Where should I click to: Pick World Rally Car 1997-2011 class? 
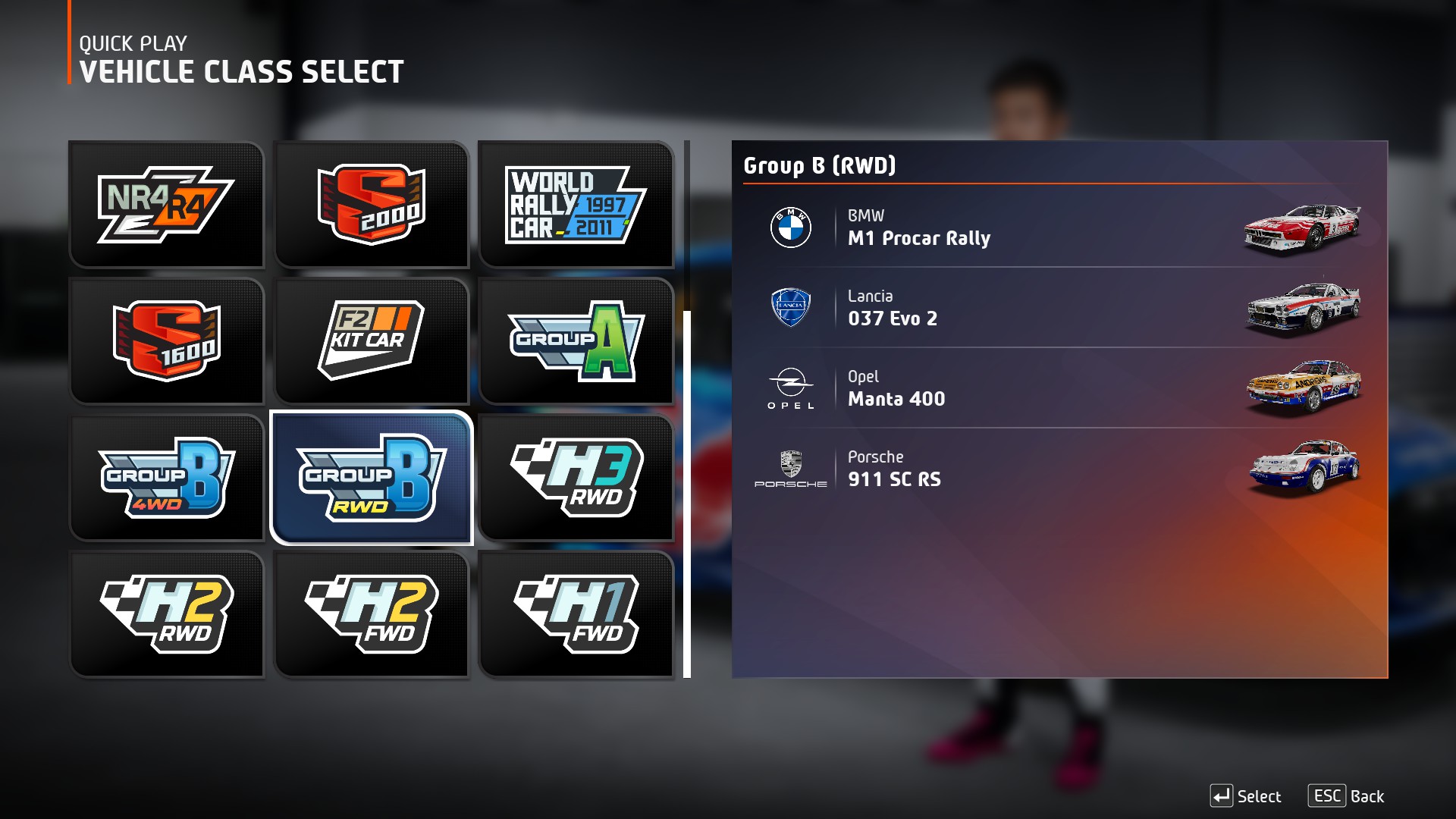[576, 205]
